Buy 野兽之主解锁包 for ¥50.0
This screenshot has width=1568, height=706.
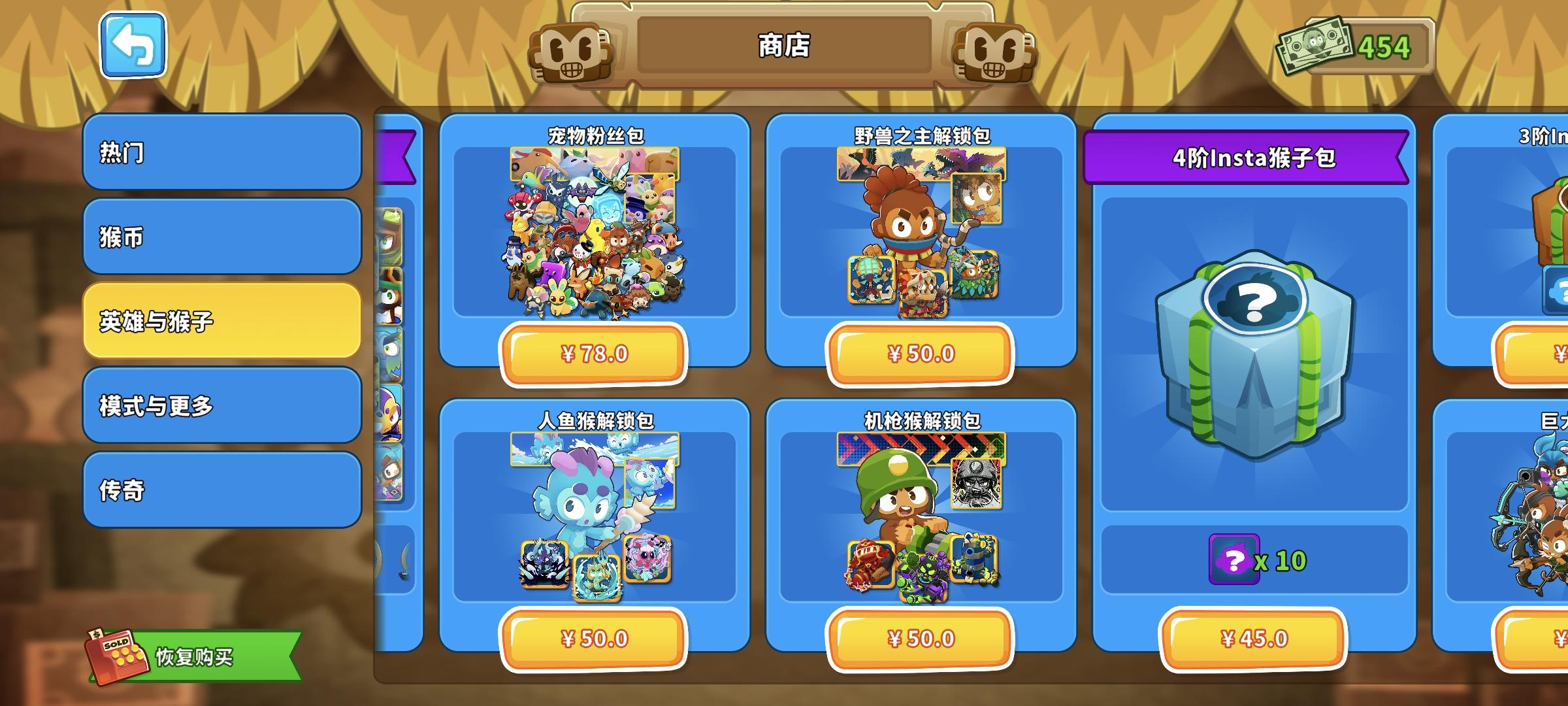(x=921, y=354)
